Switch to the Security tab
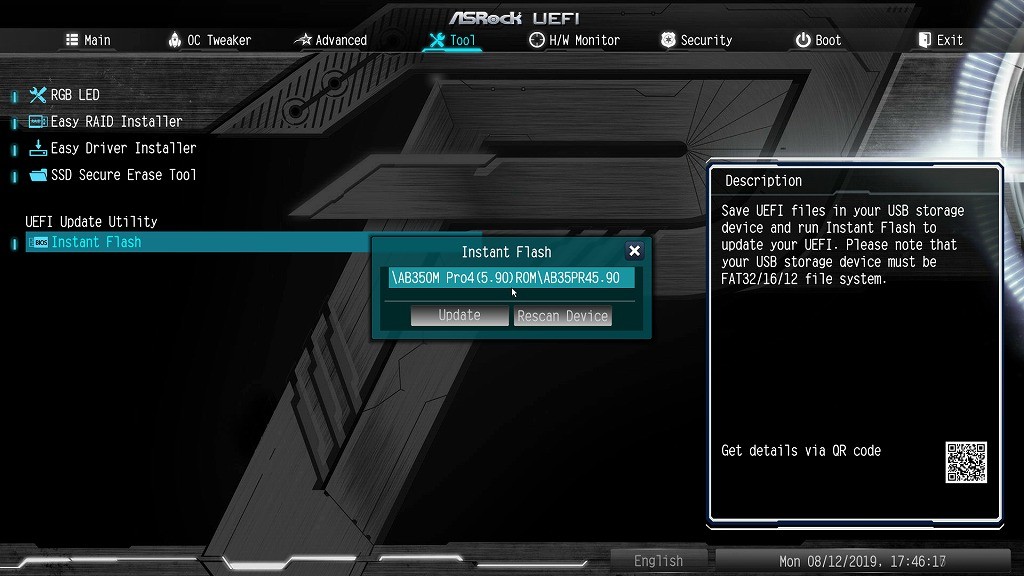The width and height of the screenshot is (1024, 576). coord(696,40)
